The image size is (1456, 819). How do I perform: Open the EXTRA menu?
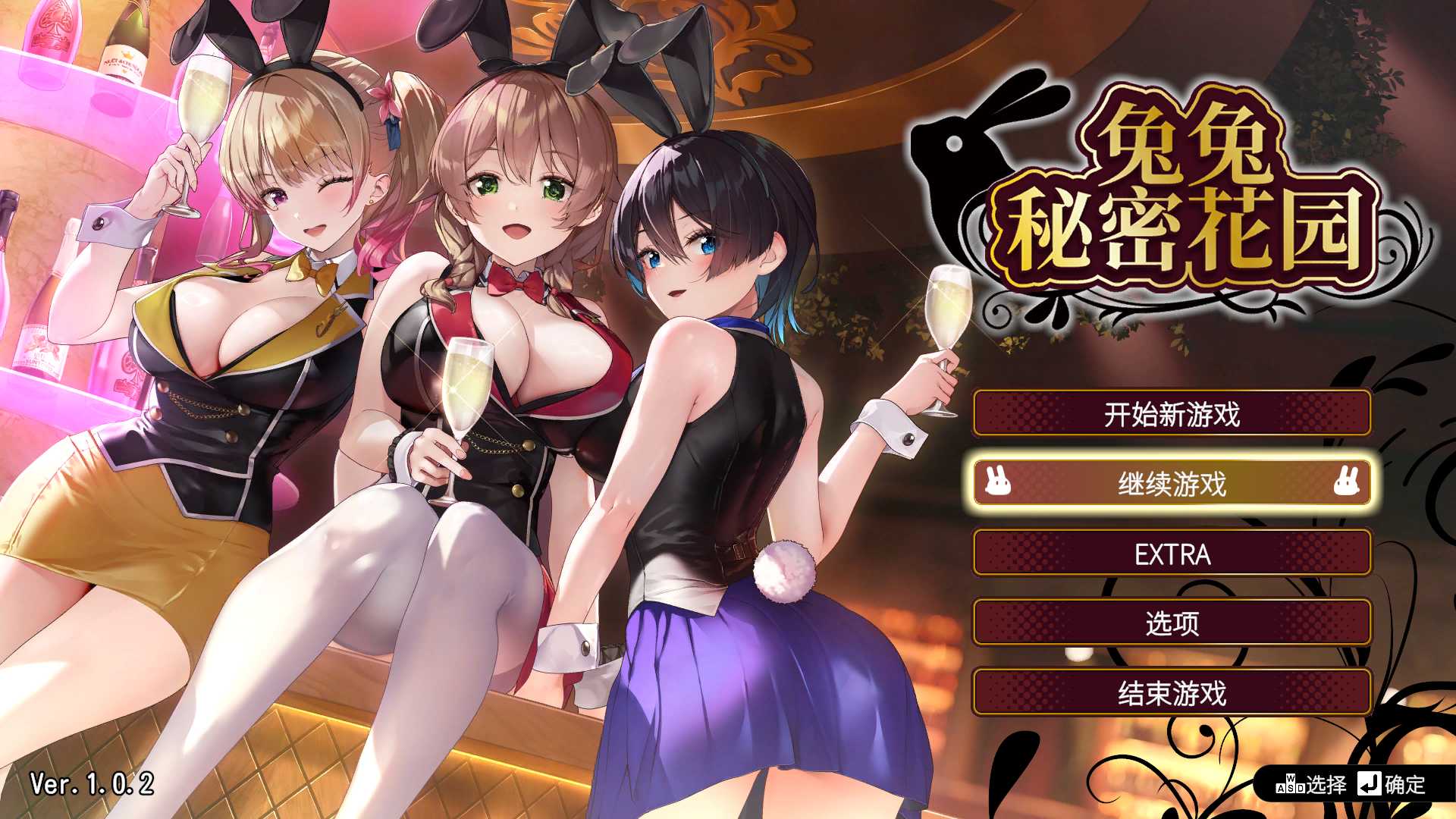tap(1172, 555)
